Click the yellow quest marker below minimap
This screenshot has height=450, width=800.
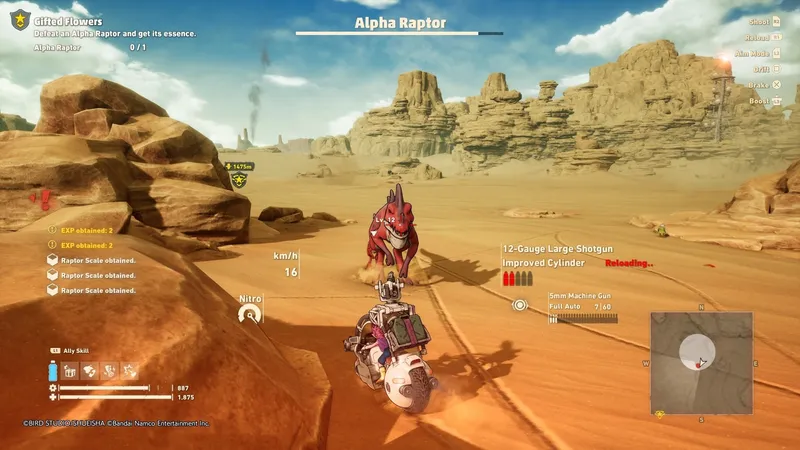click(x=659, y=412)
